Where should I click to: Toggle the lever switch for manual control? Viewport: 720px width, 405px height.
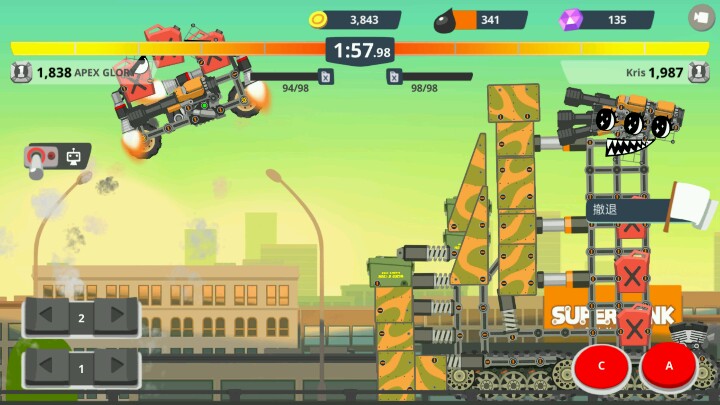39,160
